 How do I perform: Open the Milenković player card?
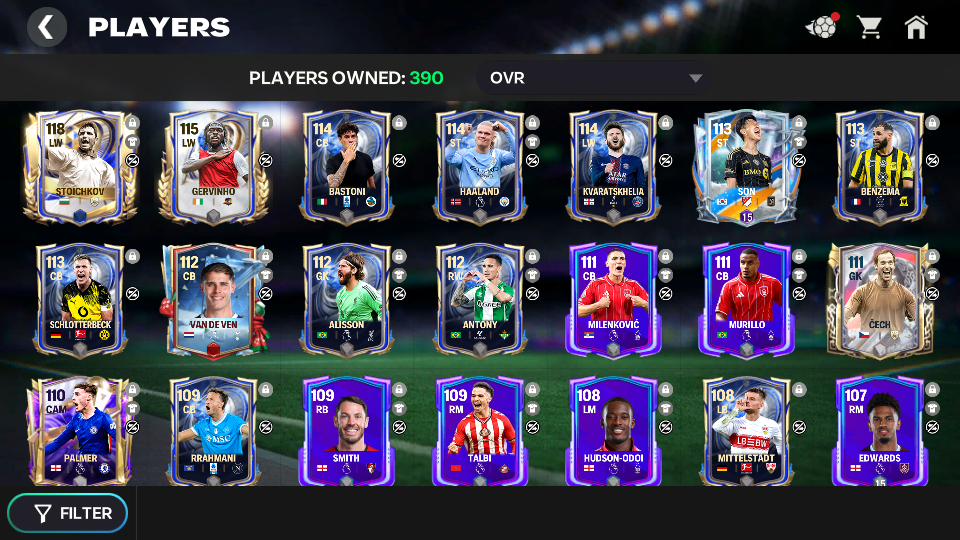[612, 300]
